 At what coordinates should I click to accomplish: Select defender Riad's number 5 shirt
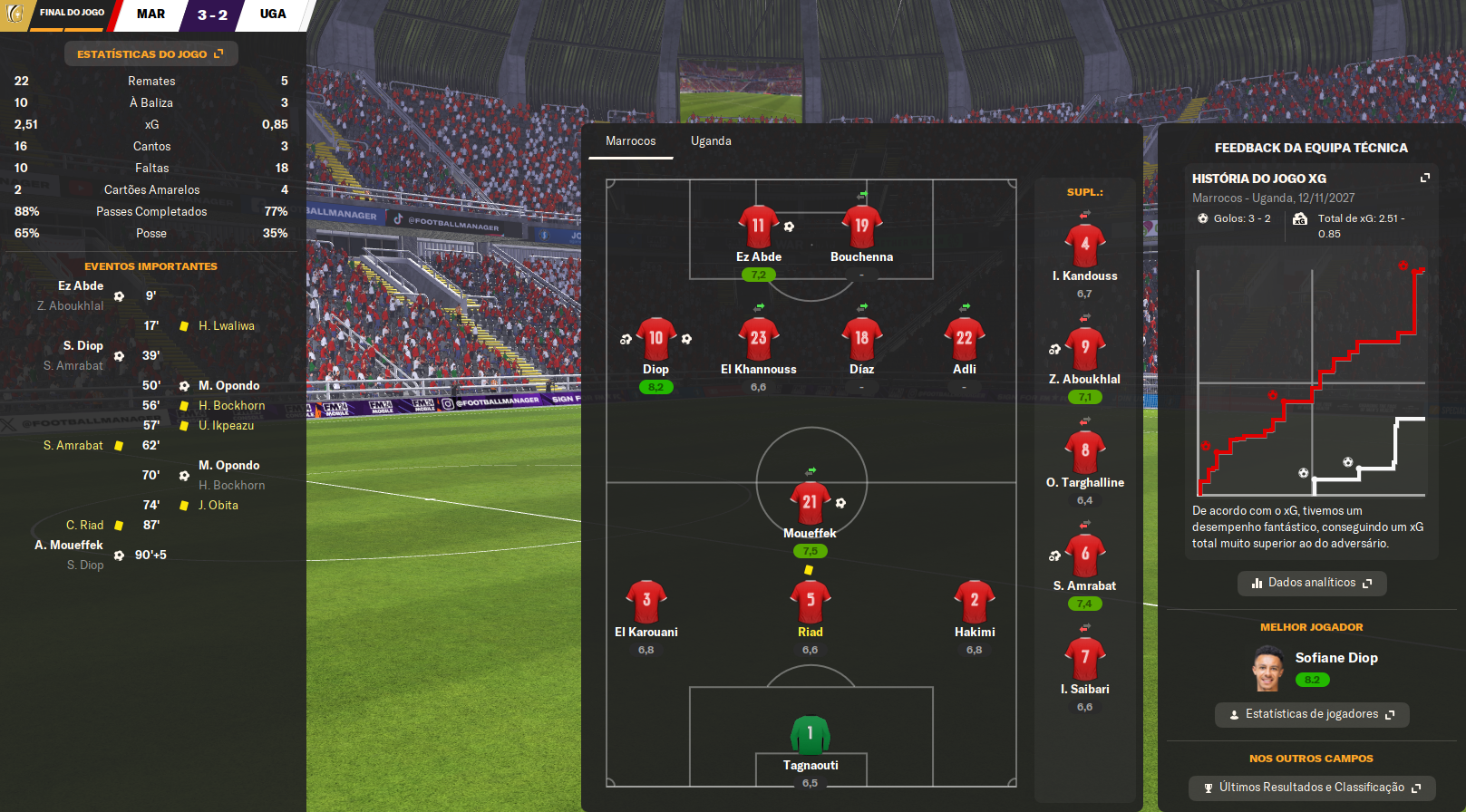click(x=810, y=601)
